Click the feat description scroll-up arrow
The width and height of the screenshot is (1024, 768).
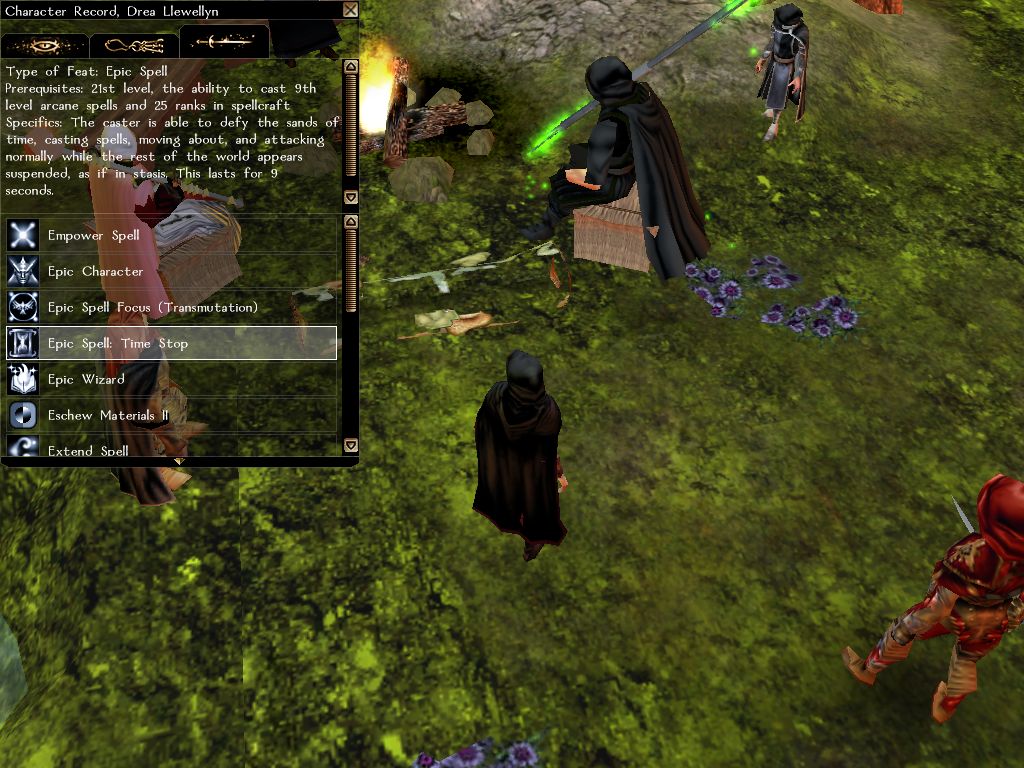[350, 67]
